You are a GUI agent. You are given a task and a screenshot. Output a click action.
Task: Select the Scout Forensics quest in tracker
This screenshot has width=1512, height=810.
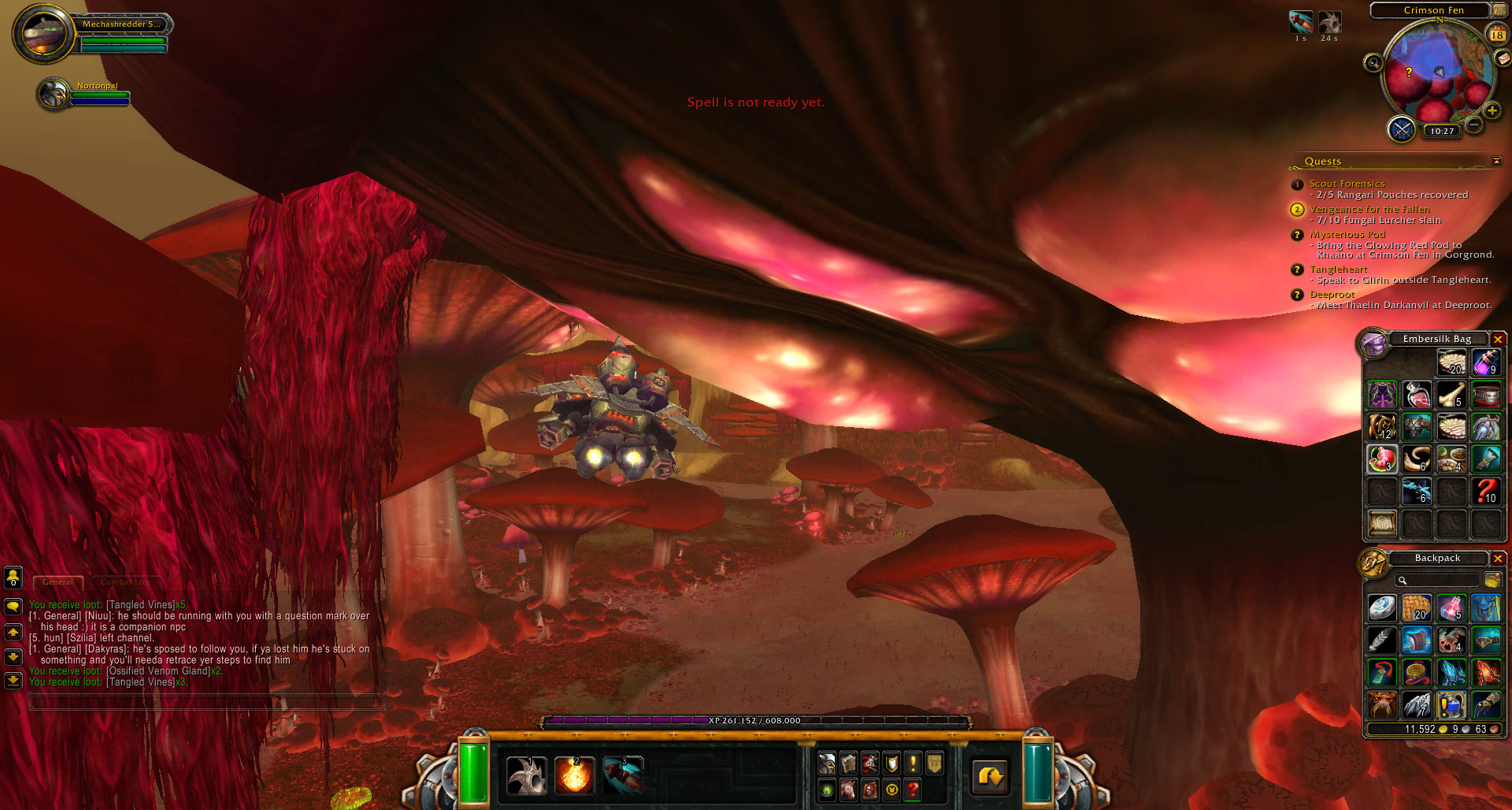(1347, 184)
